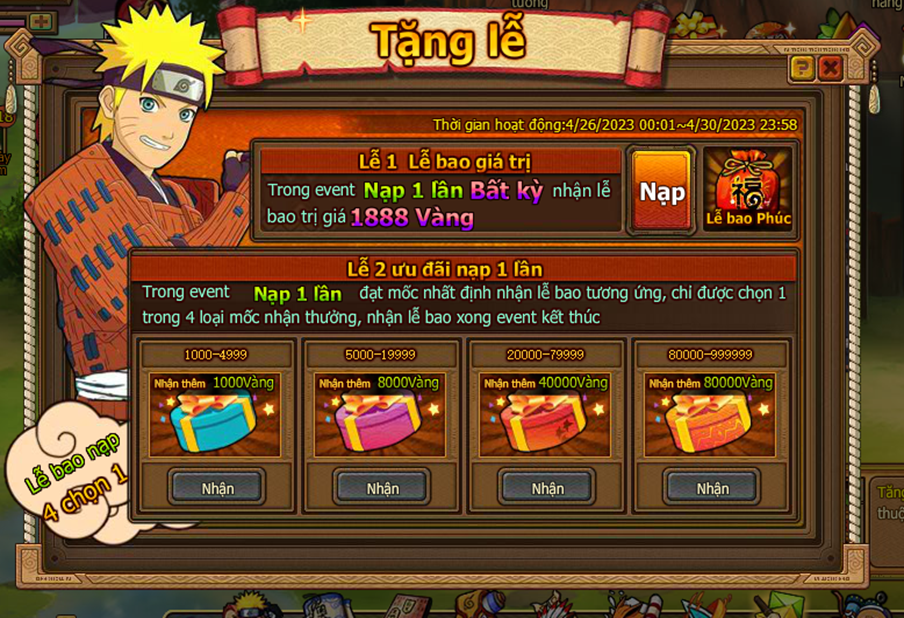Select the purple 8000 Vàng gift box

pos(381,422)
